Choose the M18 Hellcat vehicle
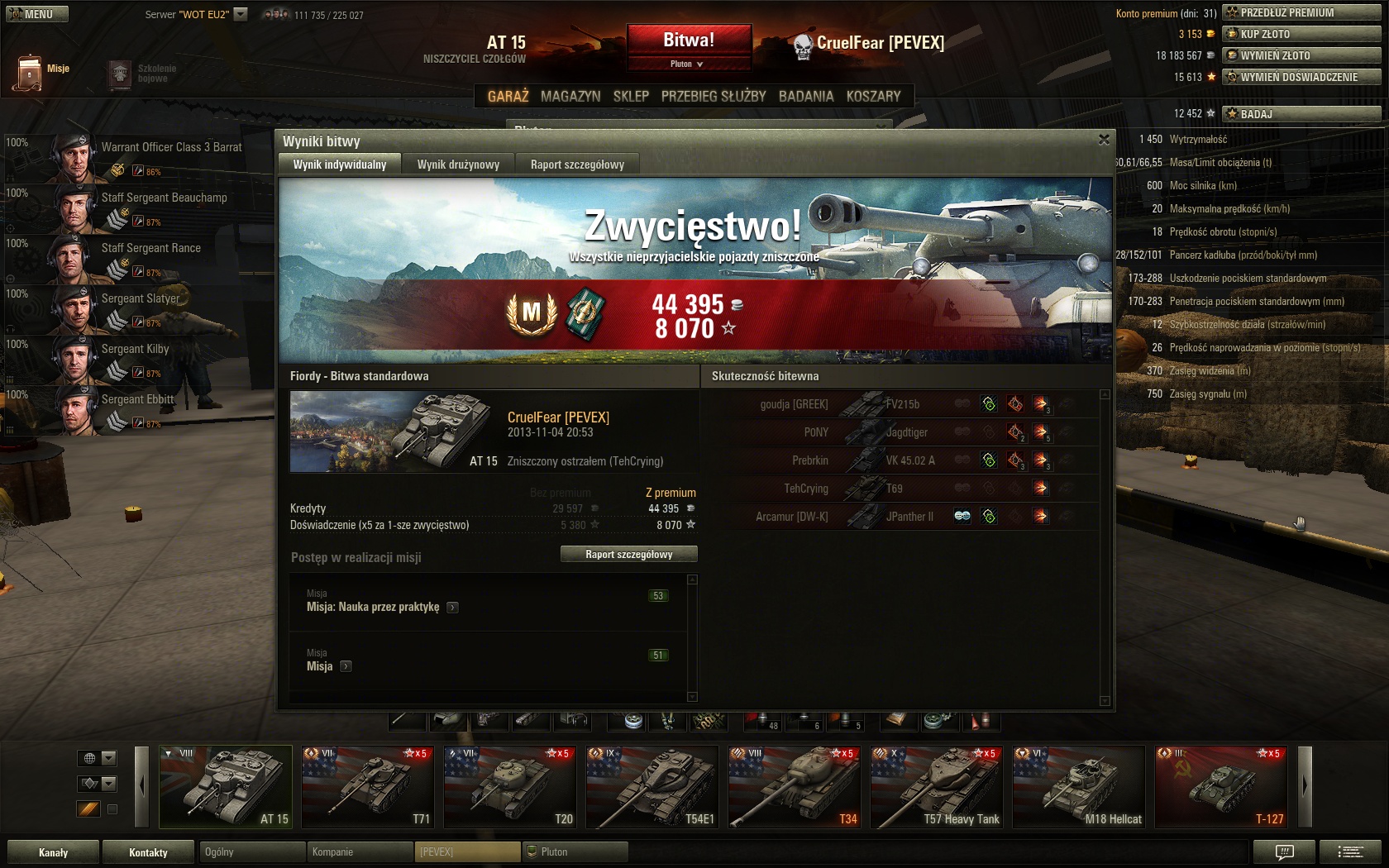The image size is (1389, 868). tap(1079, 787)
